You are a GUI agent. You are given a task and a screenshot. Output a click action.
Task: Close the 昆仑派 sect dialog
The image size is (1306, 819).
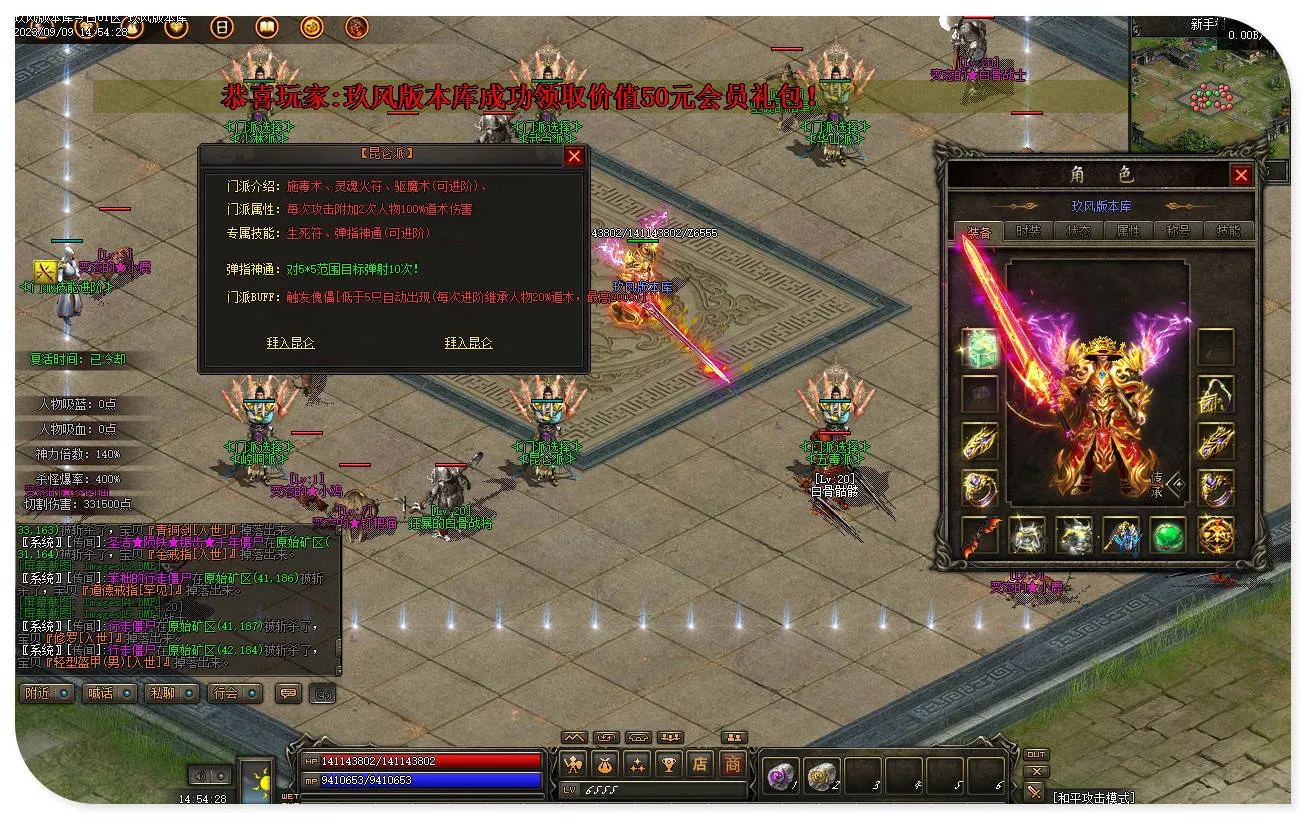point(574,156)
